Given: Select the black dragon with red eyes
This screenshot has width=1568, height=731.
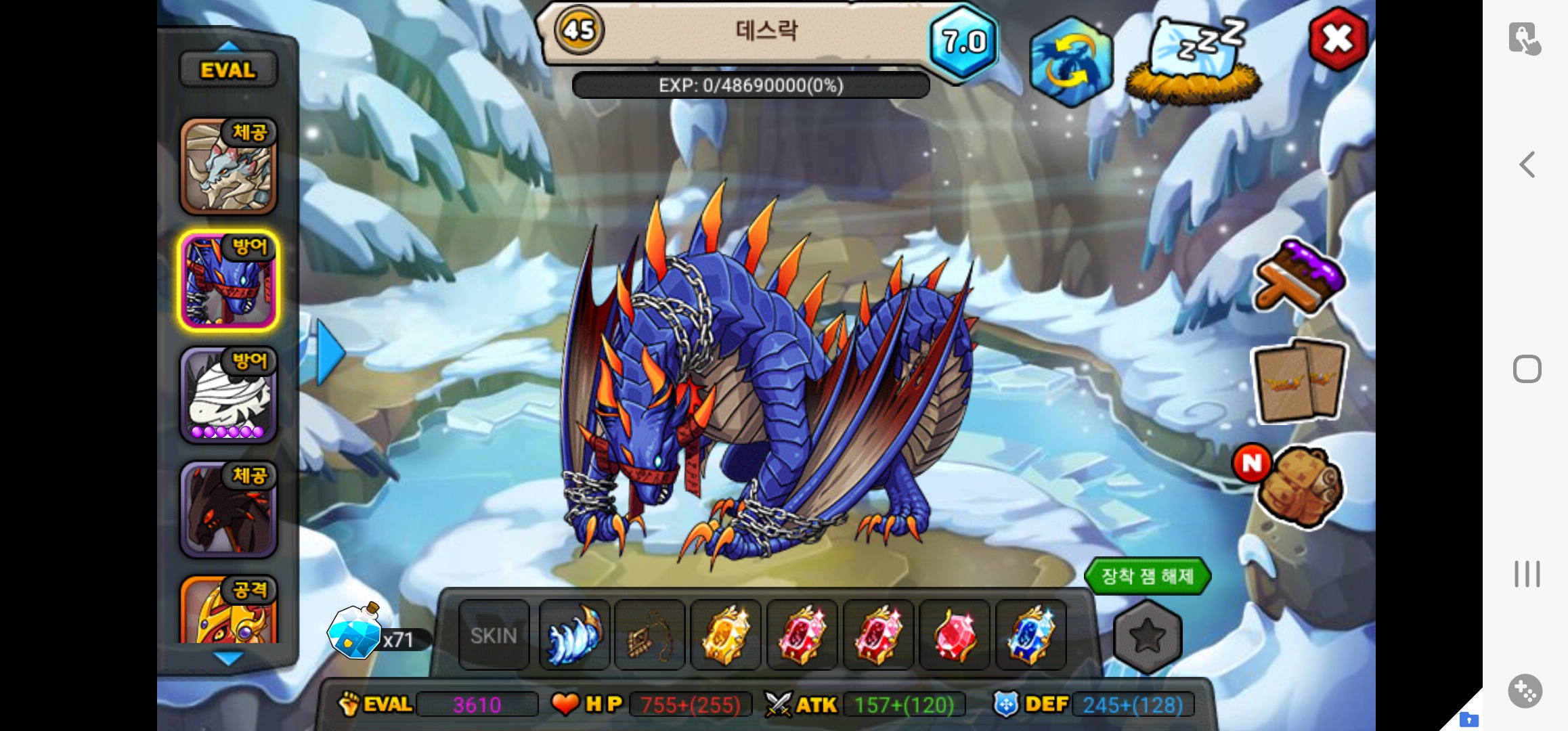Looking at the screenshot, I should pos(228,510).
